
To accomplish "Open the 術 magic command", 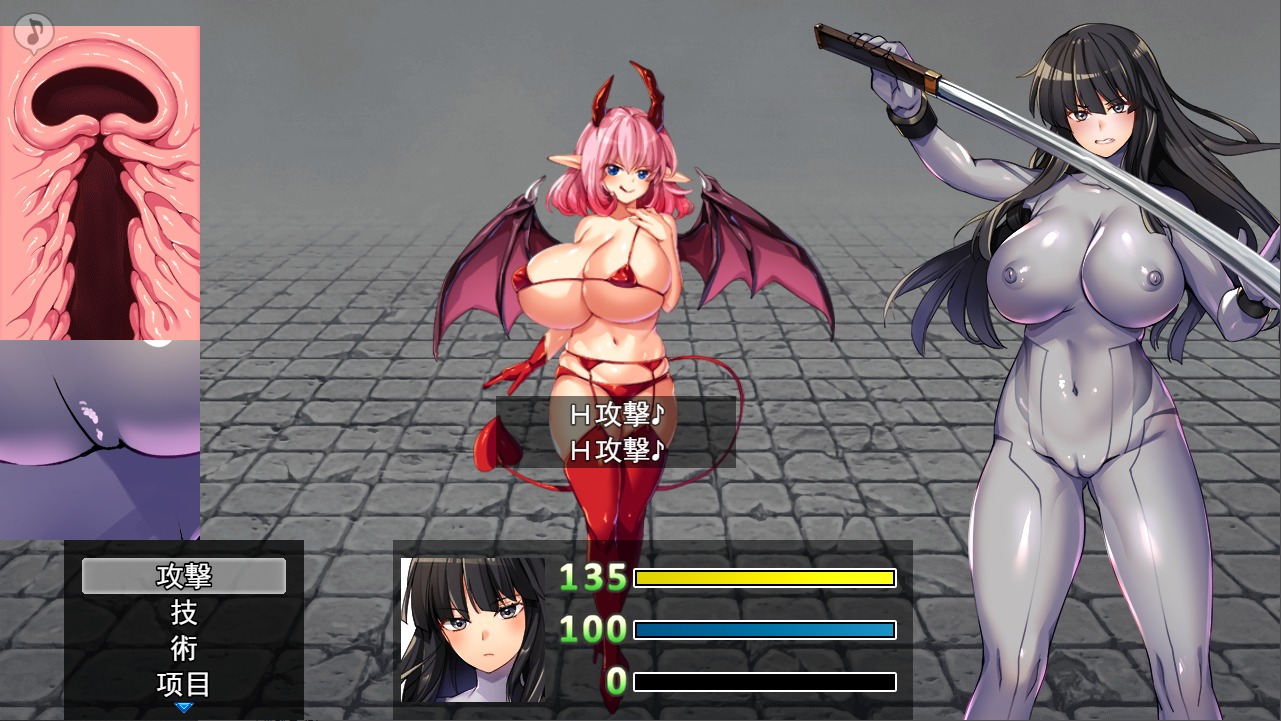I will tap(184, 648).
